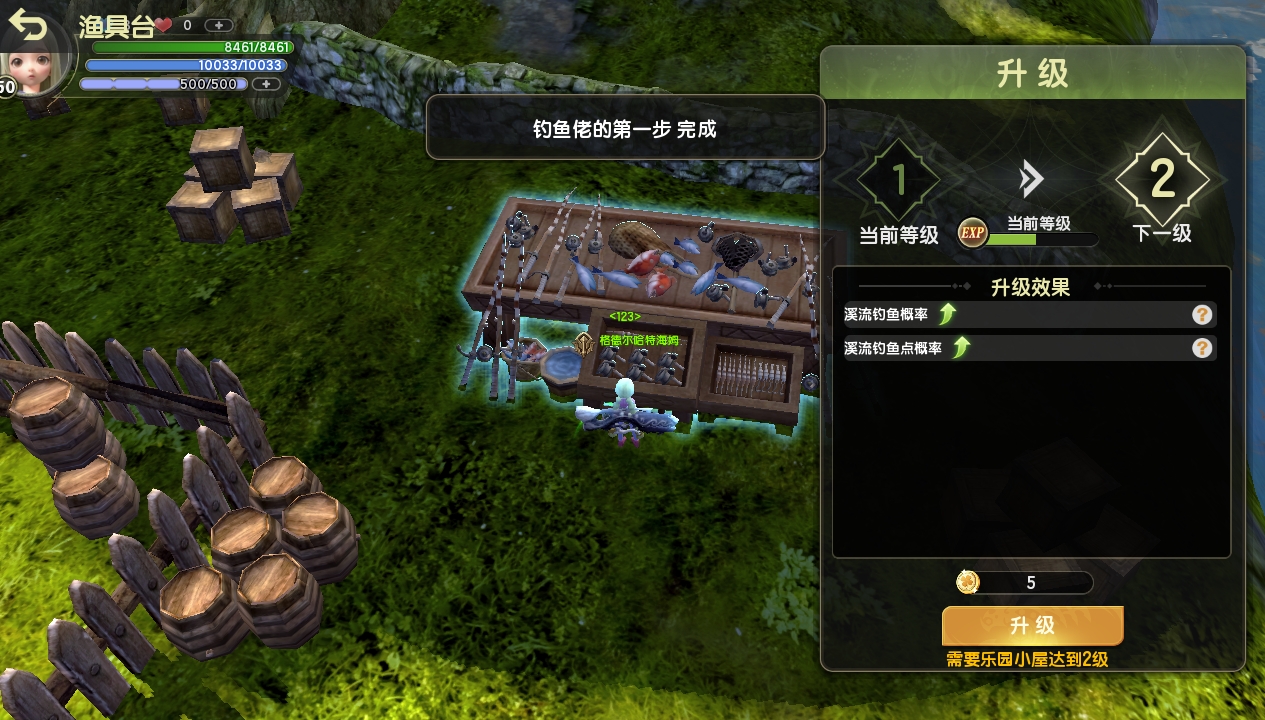Click the gold 升级 upgrade button
This screenshot has height=720, width=1265.
click(x=1032, y=626)
